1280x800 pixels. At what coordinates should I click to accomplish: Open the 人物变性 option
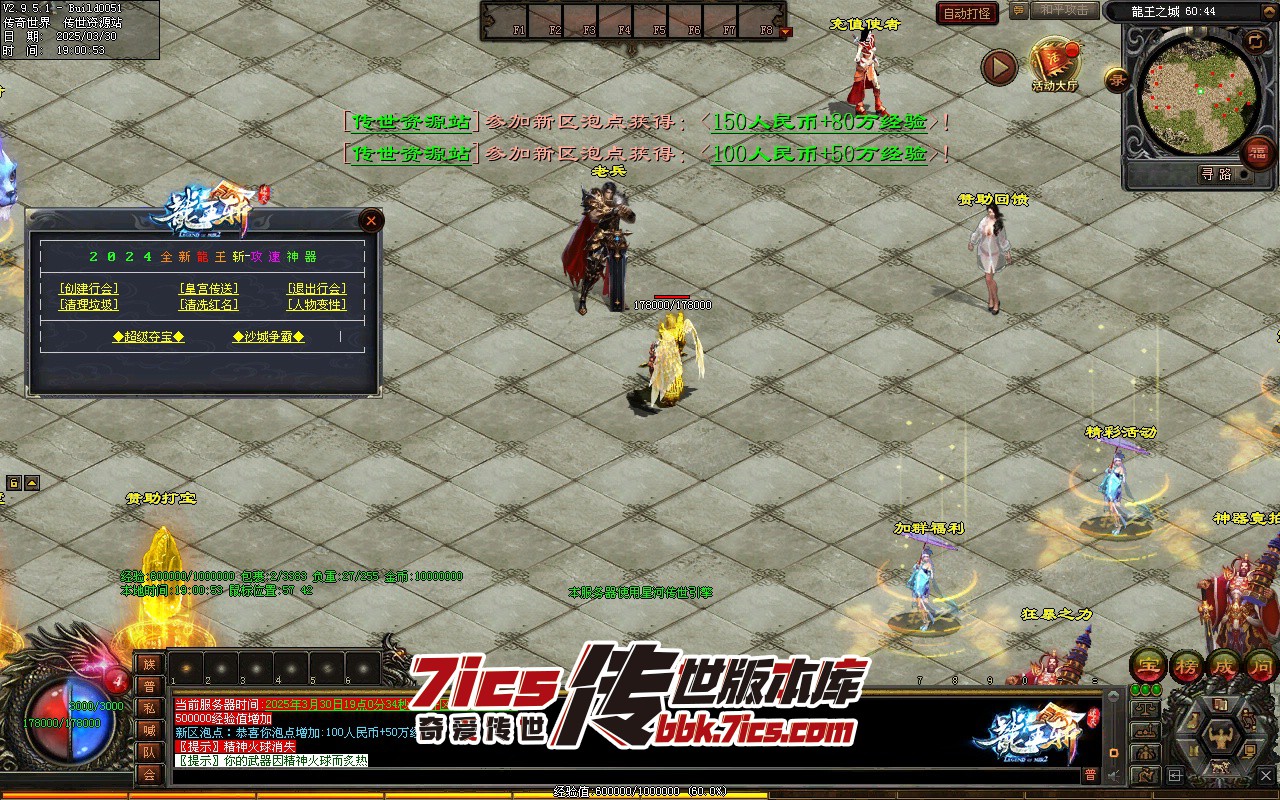click(316, 305)
